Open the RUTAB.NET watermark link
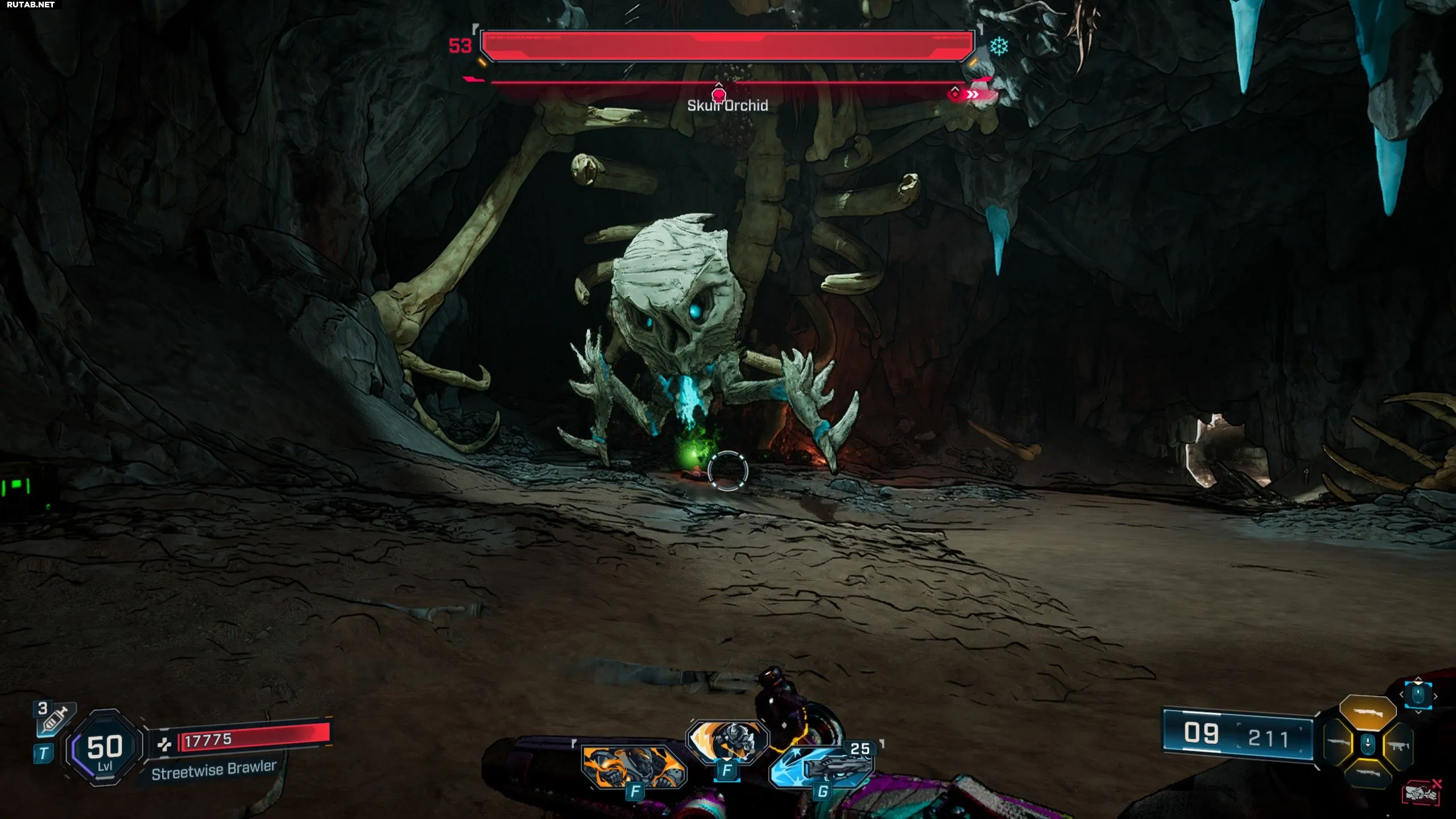This screenshot has width=1456, height=819. (31, 5)
